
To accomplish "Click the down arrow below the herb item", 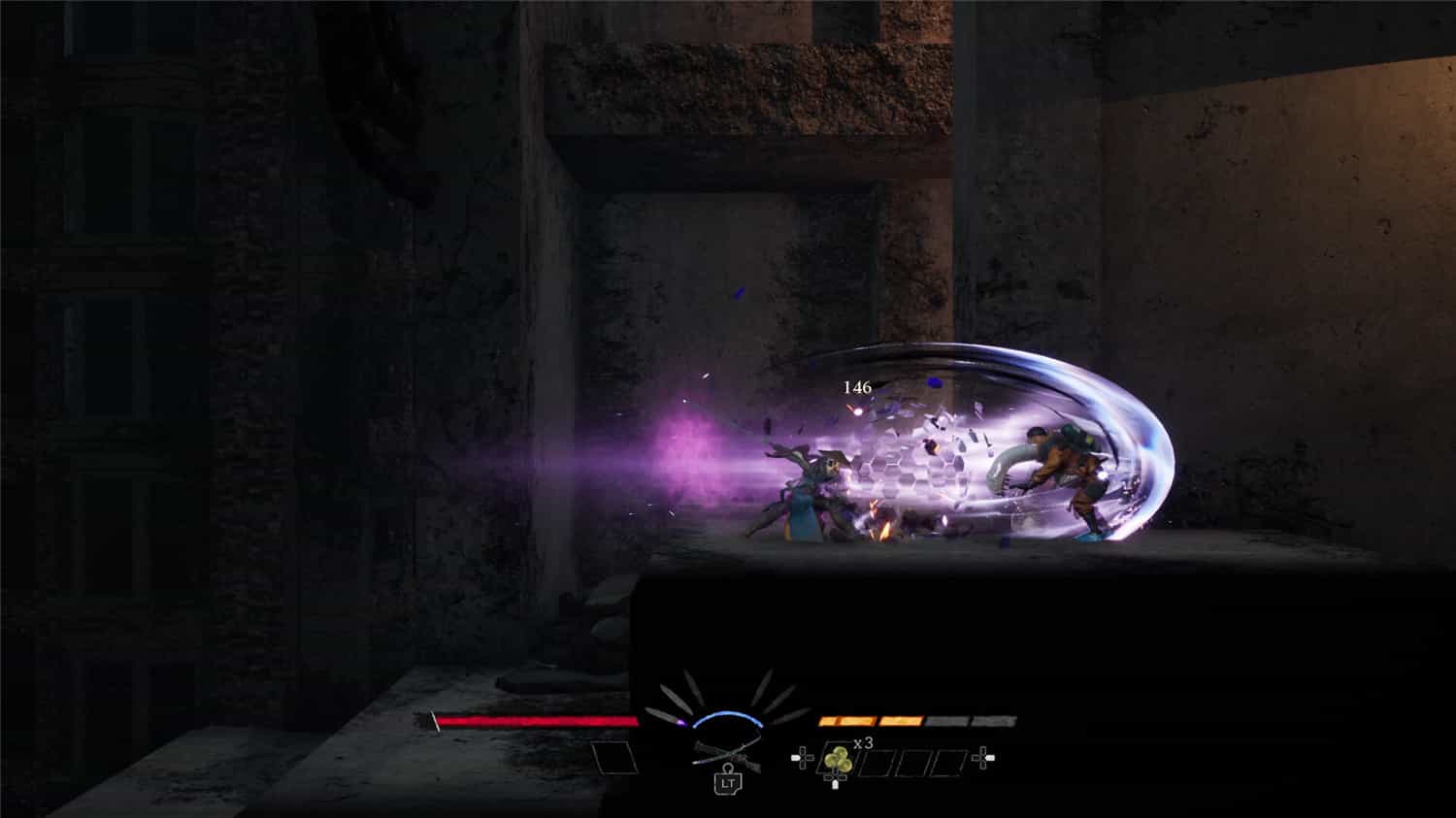I will click(x=835, y=782).
